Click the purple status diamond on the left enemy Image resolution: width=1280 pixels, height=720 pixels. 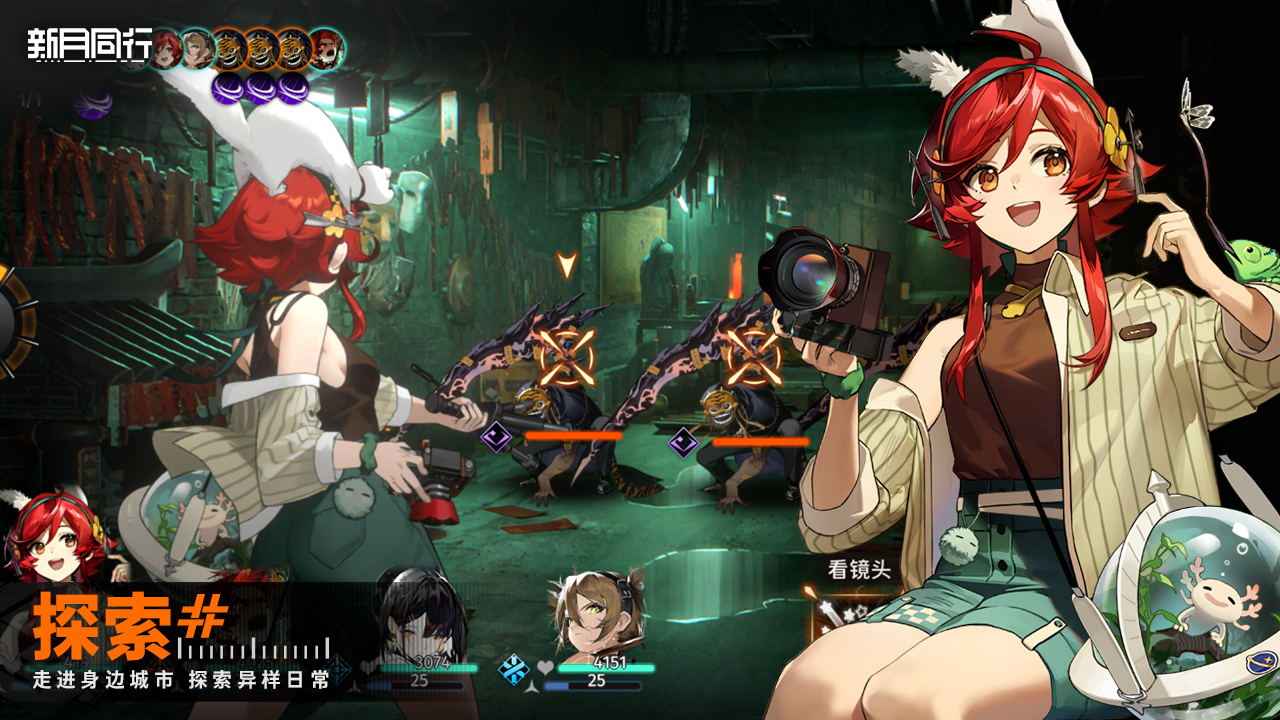pyautogui.click(x=494, y=438)
